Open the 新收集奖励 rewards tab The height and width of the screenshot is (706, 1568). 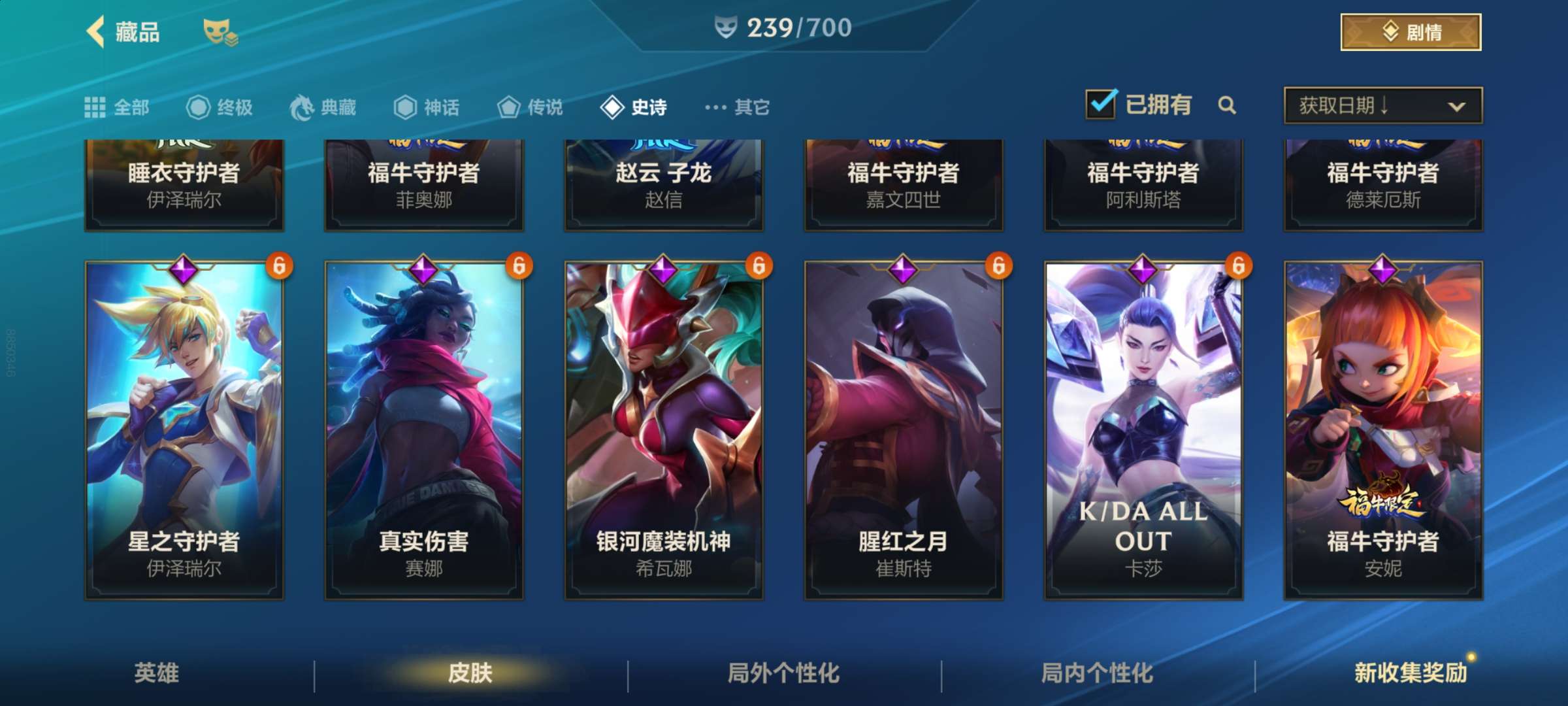pyautogui.click(x=1410, y=673)
